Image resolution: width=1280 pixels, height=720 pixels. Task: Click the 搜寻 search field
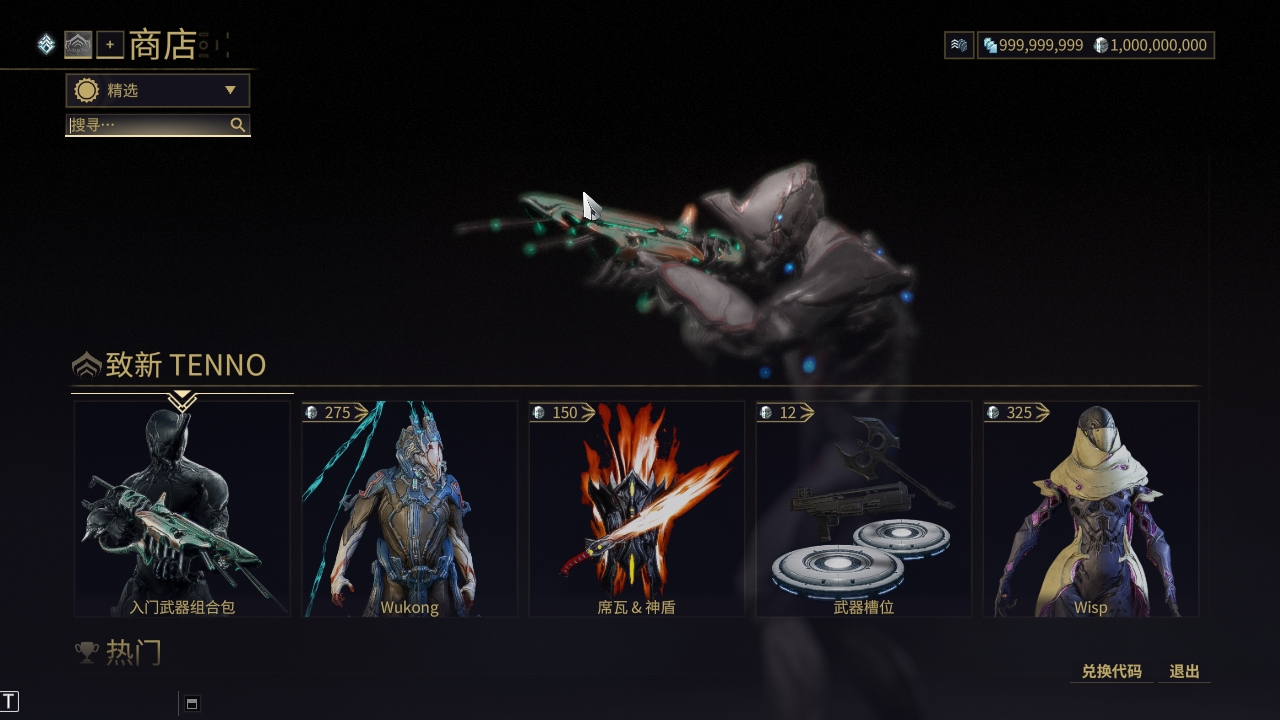click(148, 125)
